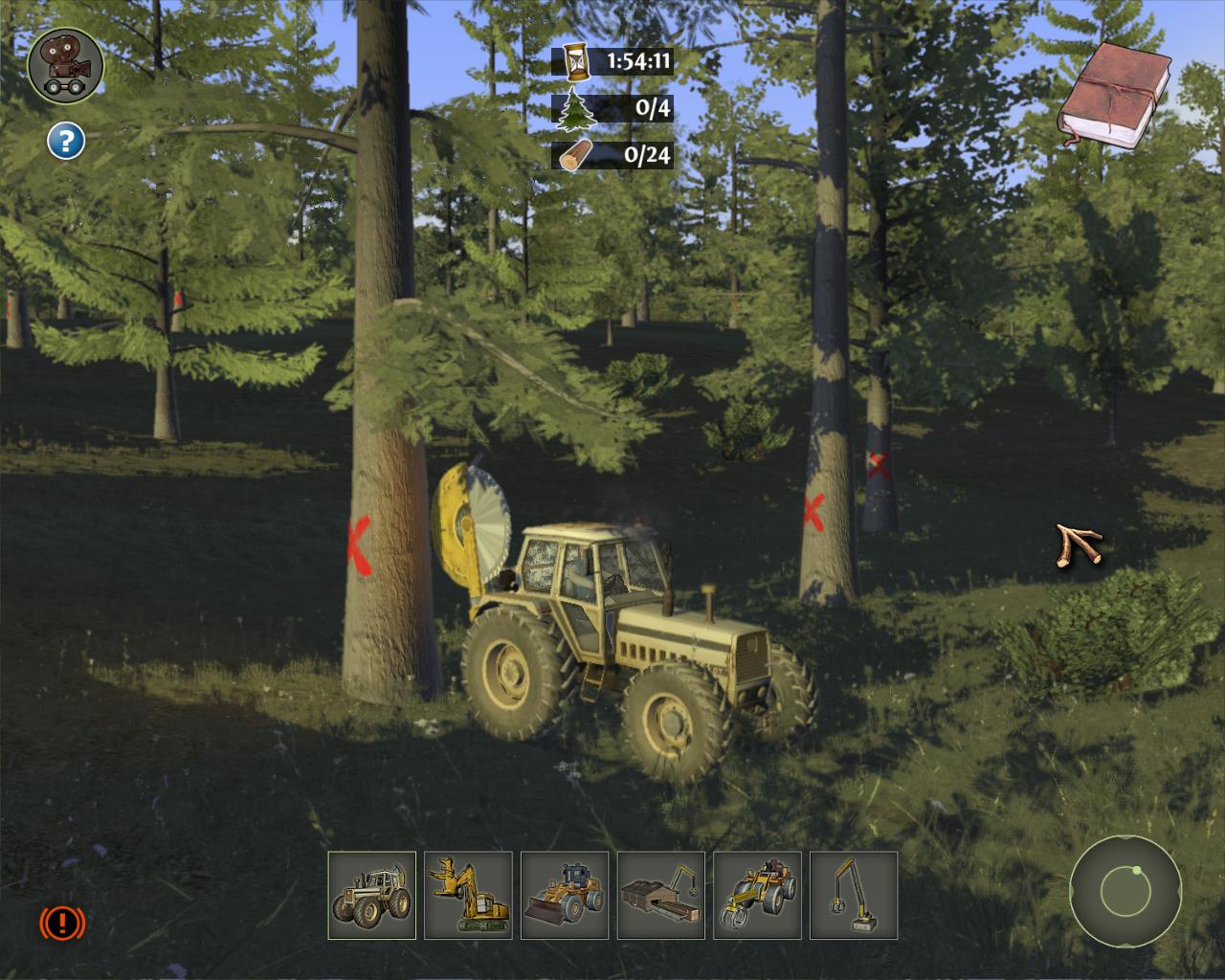This screenshot has width=1225, height=980.
Task: Select the tractor with saw blade vehicle
Action: point(371,895)
